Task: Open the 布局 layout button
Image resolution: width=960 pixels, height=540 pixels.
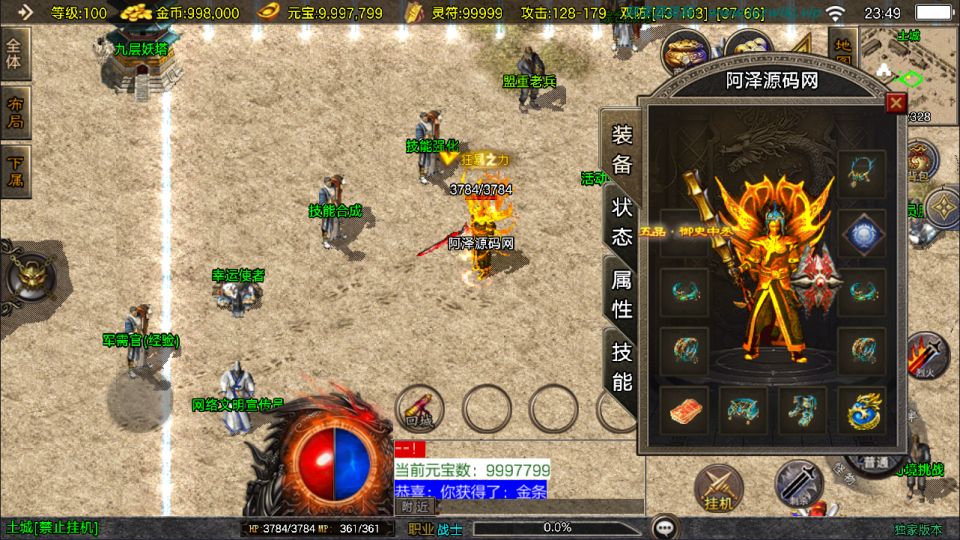Action: tap(15, 114)
